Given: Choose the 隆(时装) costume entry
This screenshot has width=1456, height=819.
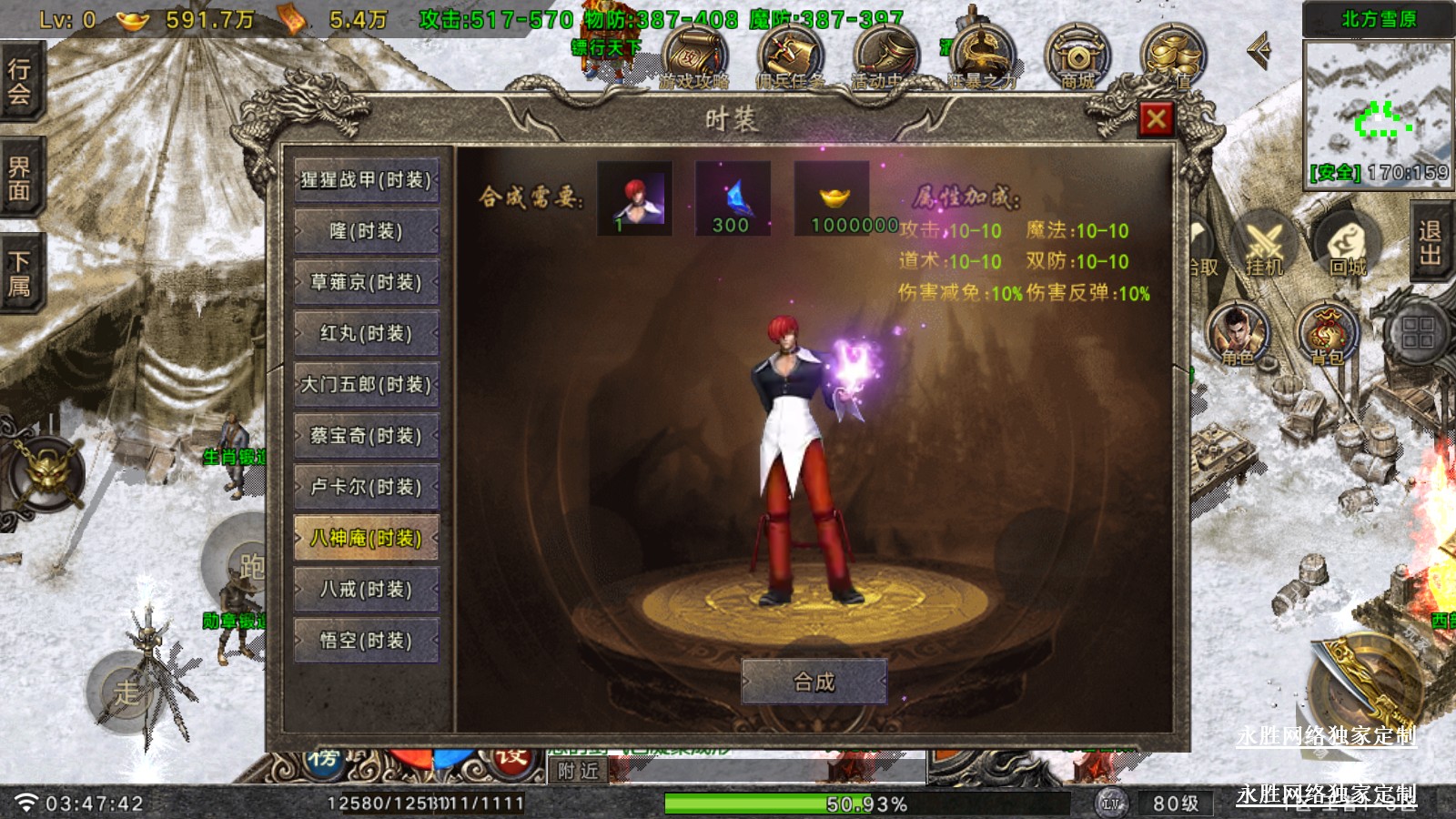Looking at the screenshot, I should click(366, 231).
